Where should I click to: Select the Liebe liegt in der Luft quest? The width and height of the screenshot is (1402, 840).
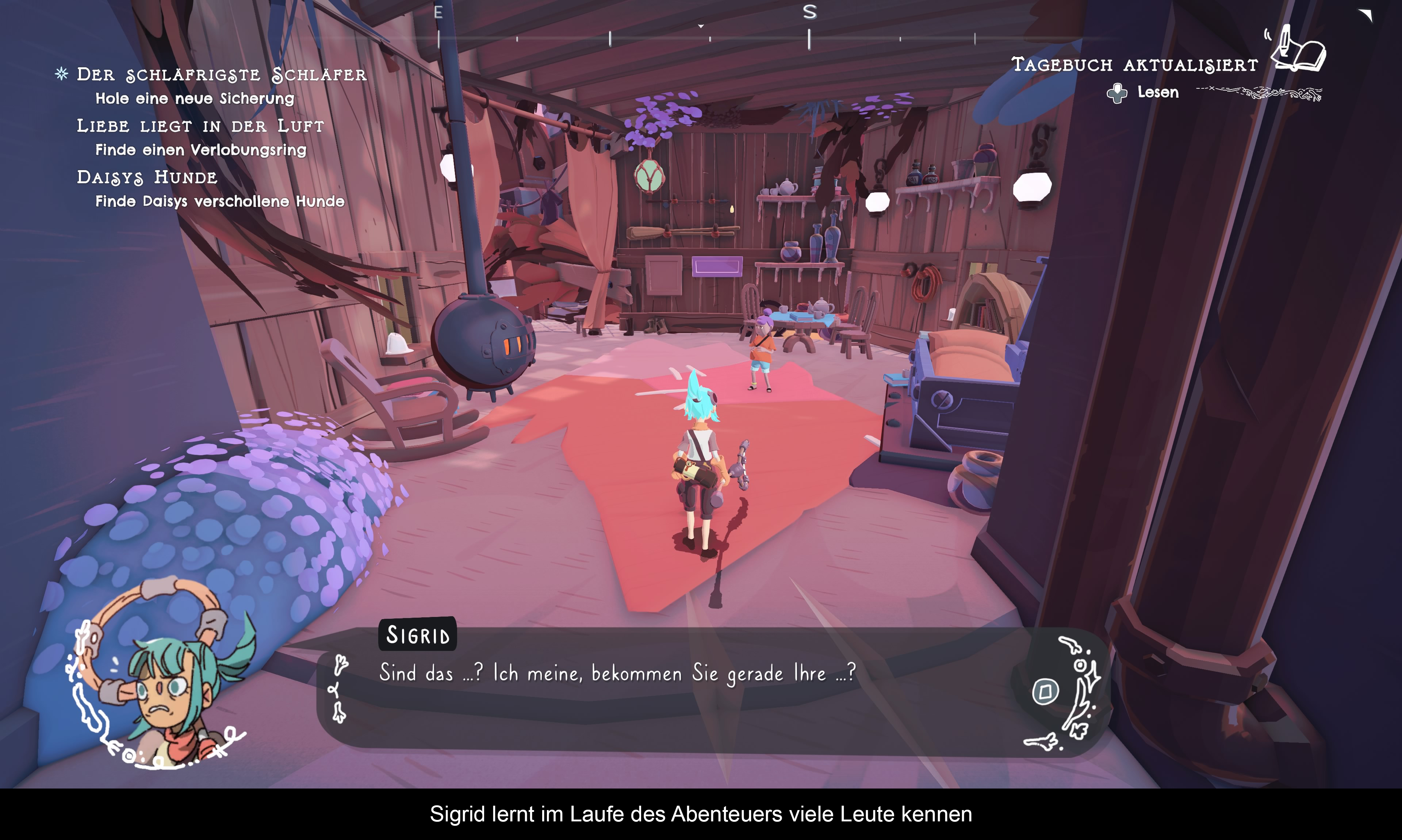coord(200,126)
